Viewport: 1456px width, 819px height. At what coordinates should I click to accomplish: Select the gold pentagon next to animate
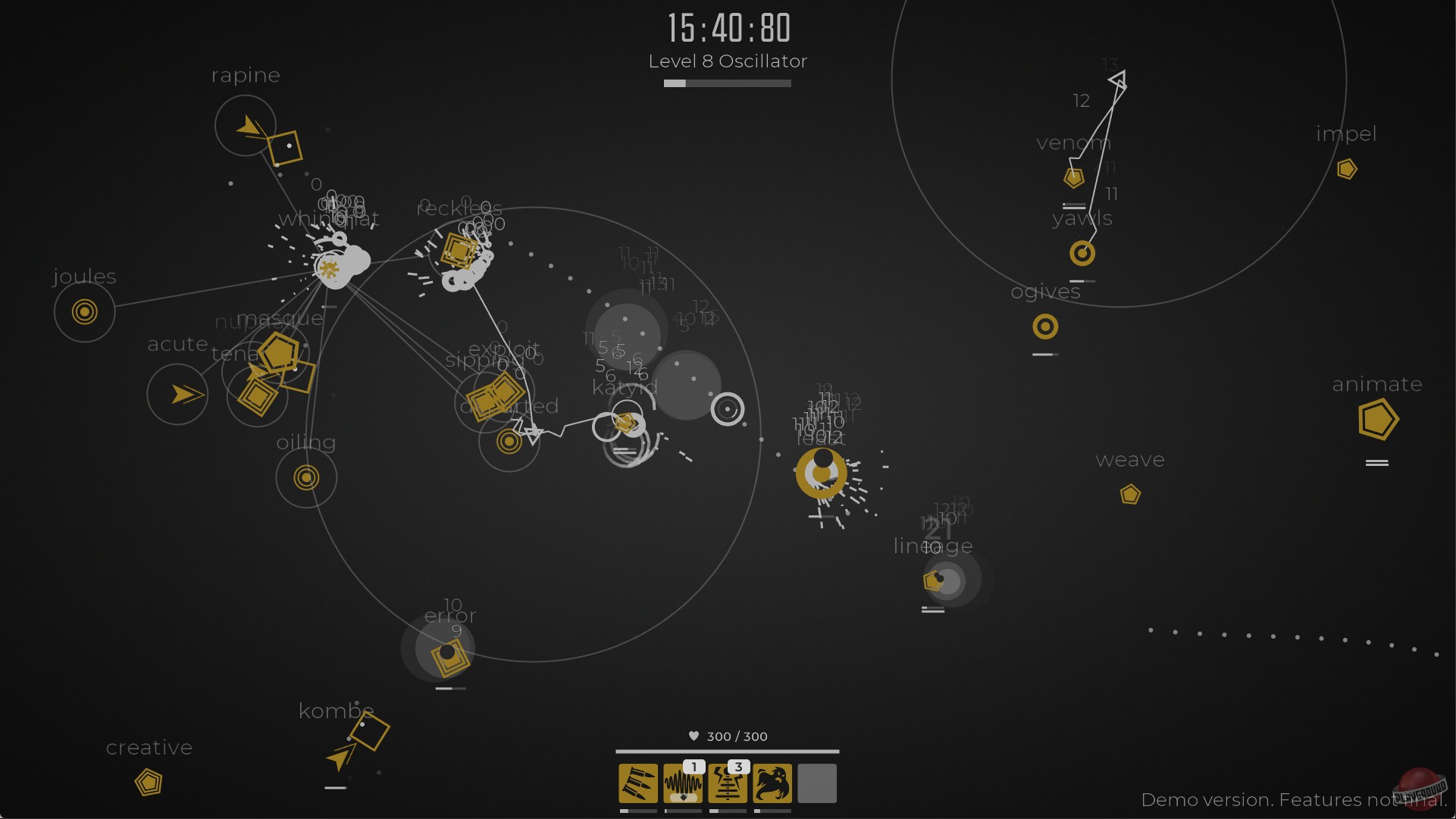(1378, 419)
